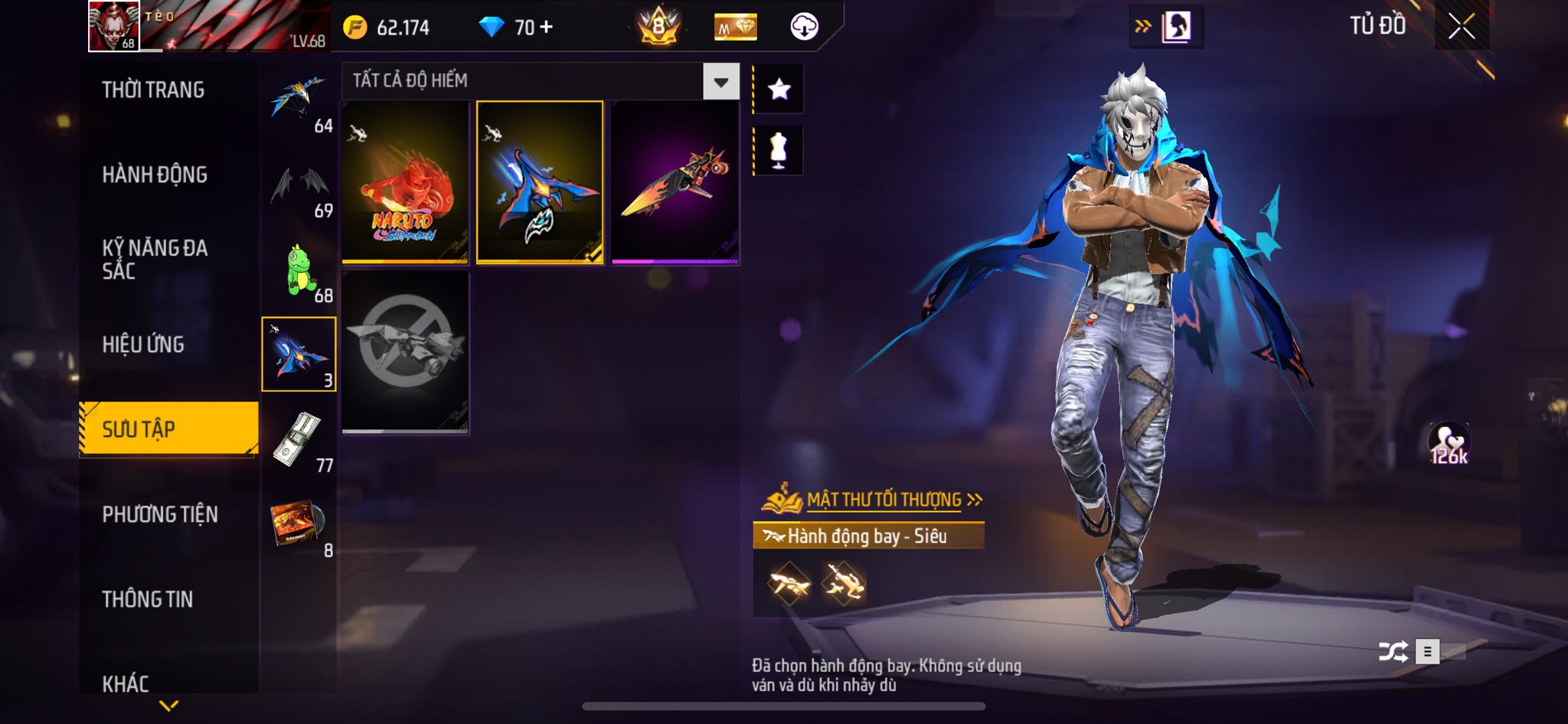
Task: Toggle the shuffle arrows icon
Action: click(x=1393, y=652)
